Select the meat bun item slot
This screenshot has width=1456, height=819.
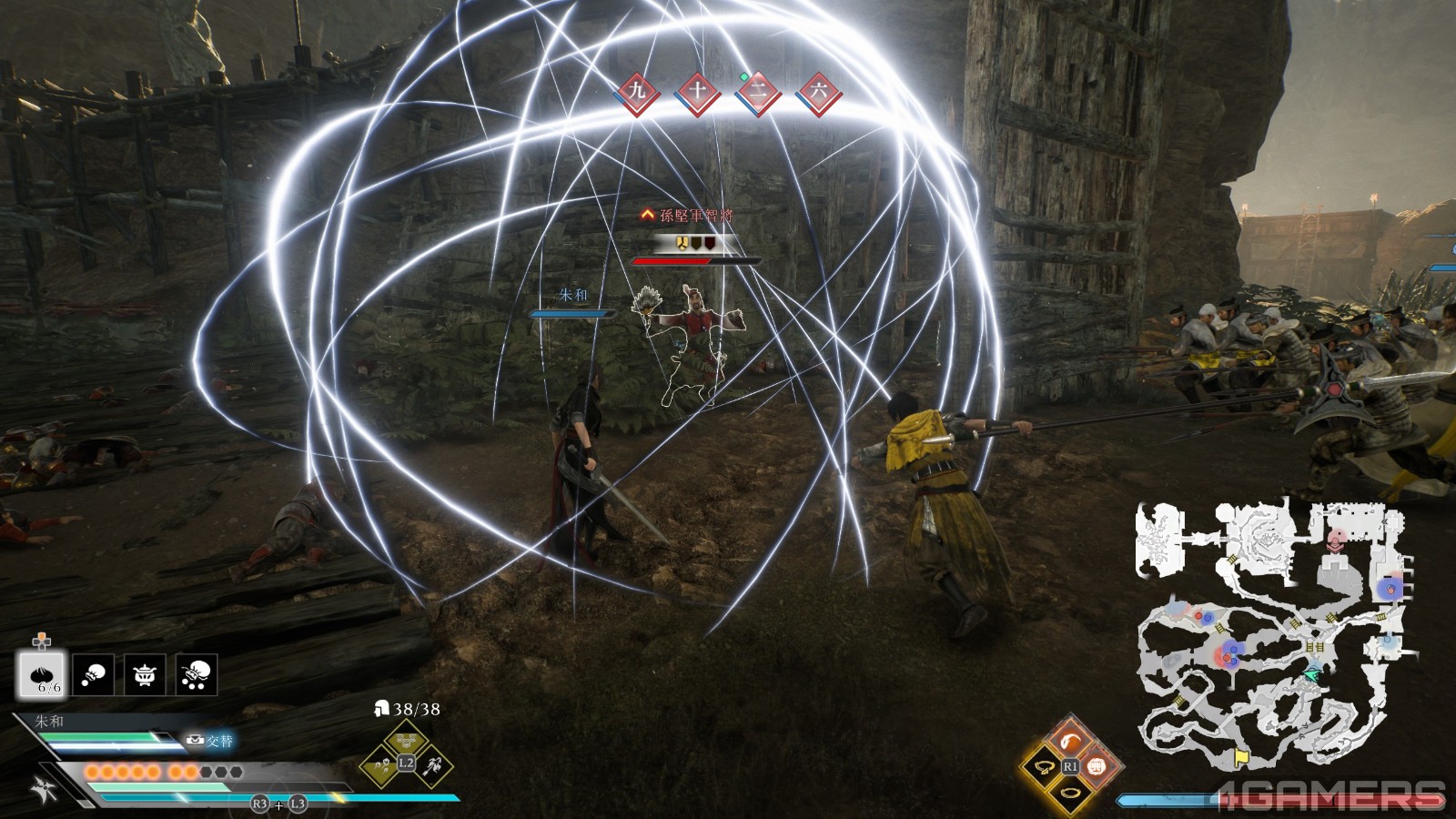(41, 674)
